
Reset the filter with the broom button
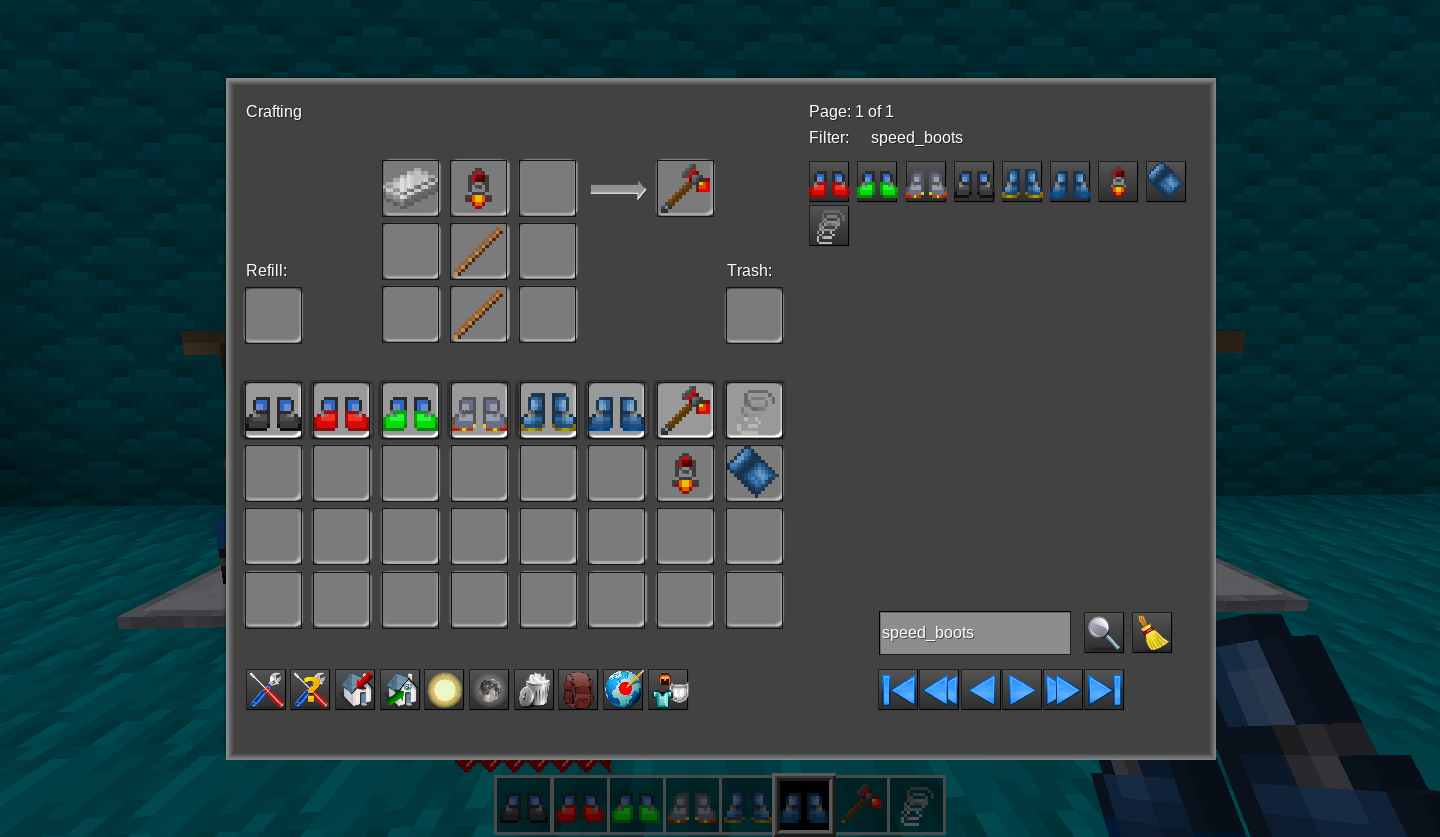1152,633
